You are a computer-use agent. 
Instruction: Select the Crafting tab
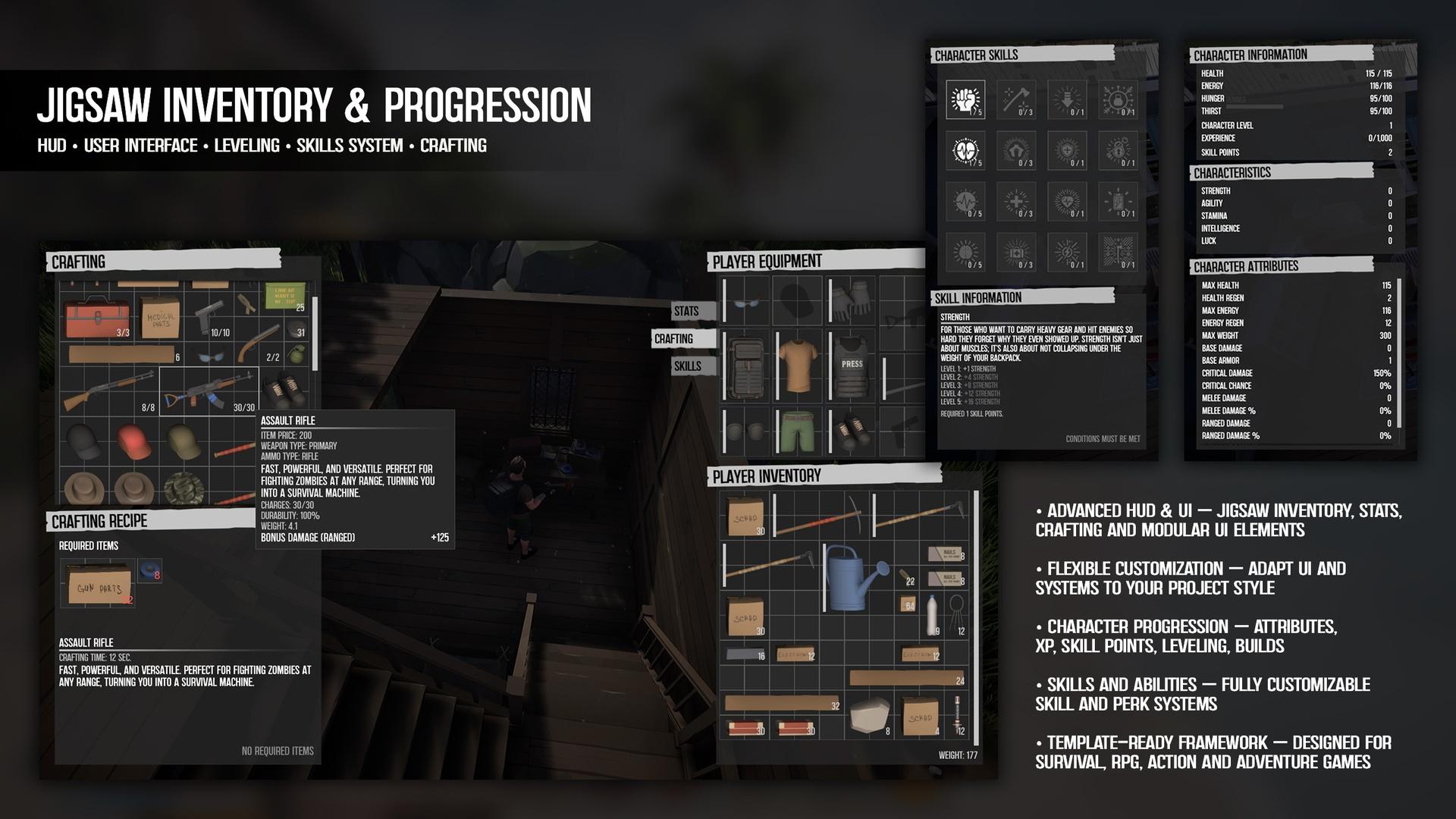683,339
